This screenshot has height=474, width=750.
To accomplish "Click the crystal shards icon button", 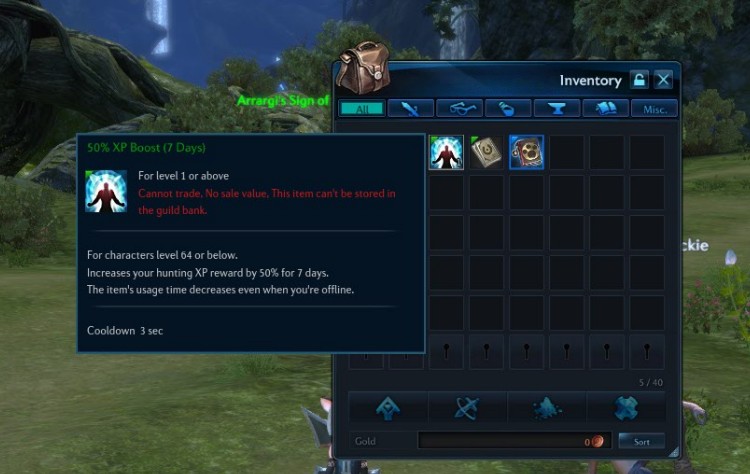I will [546, 407].
